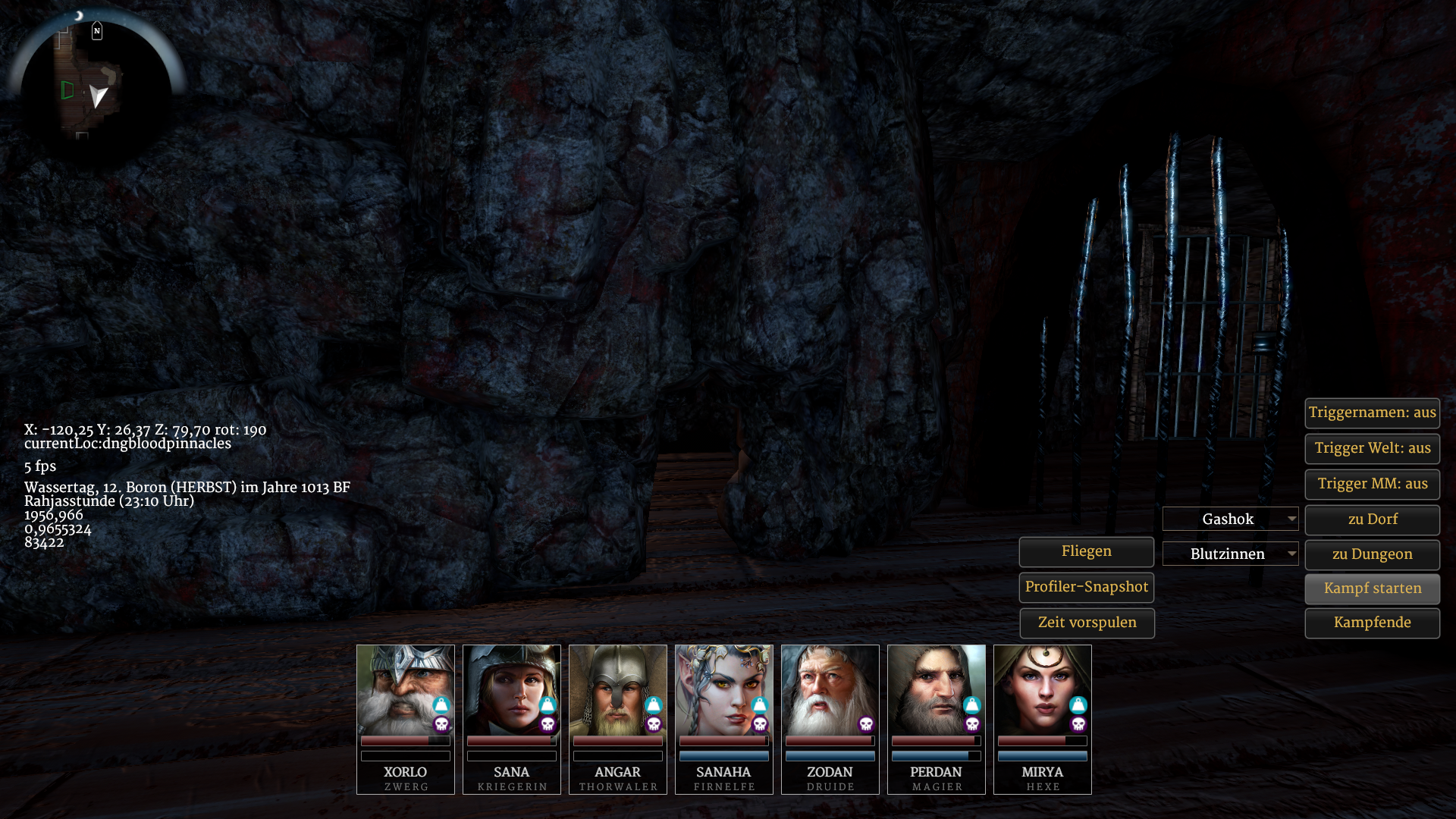Teleport using the zu Dungeon button
This screenshot has width=1456, height=819.
coord(1372,554)
